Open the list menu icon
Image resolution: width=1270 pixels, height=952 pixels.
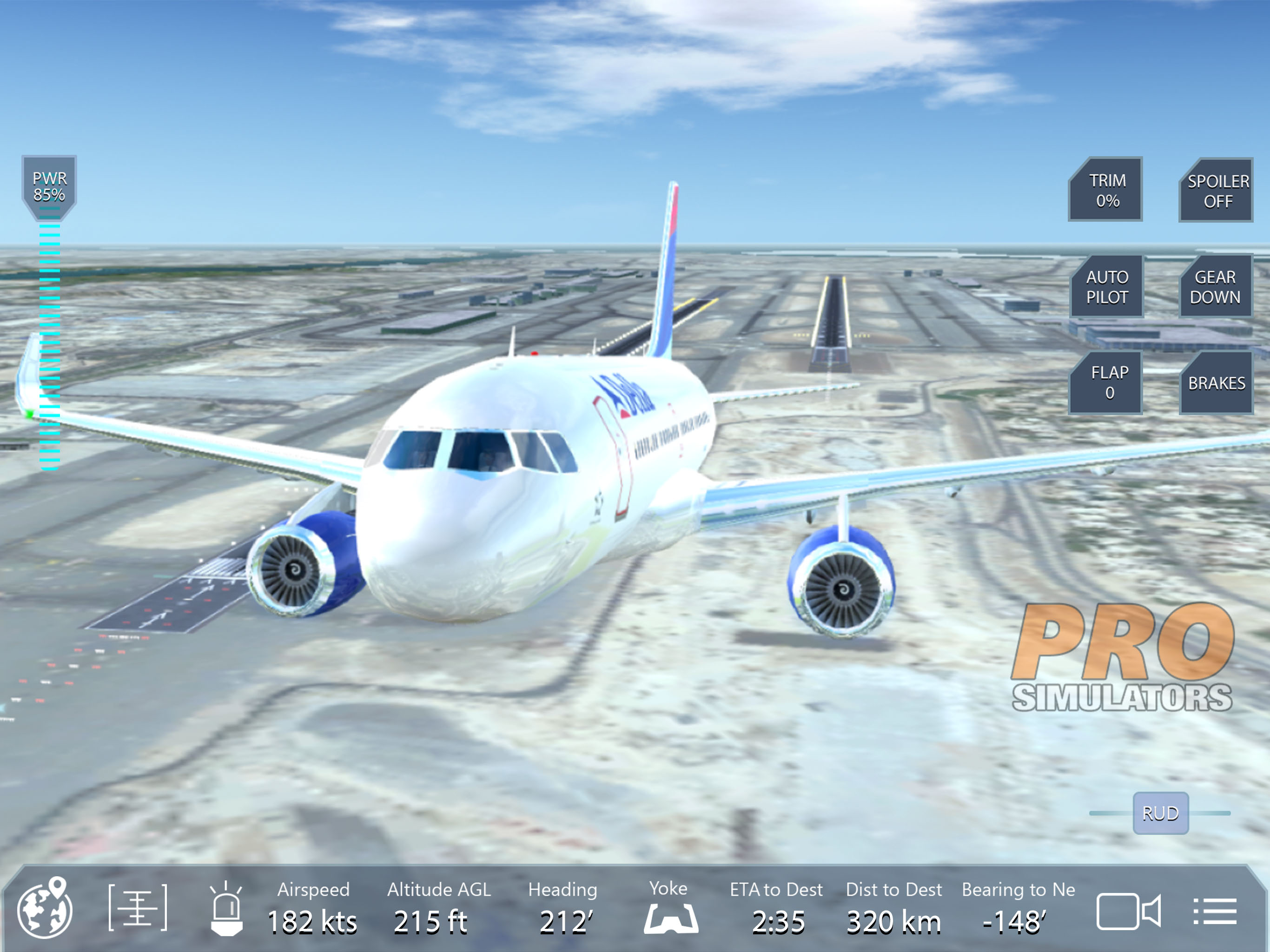pos(1215,911)
